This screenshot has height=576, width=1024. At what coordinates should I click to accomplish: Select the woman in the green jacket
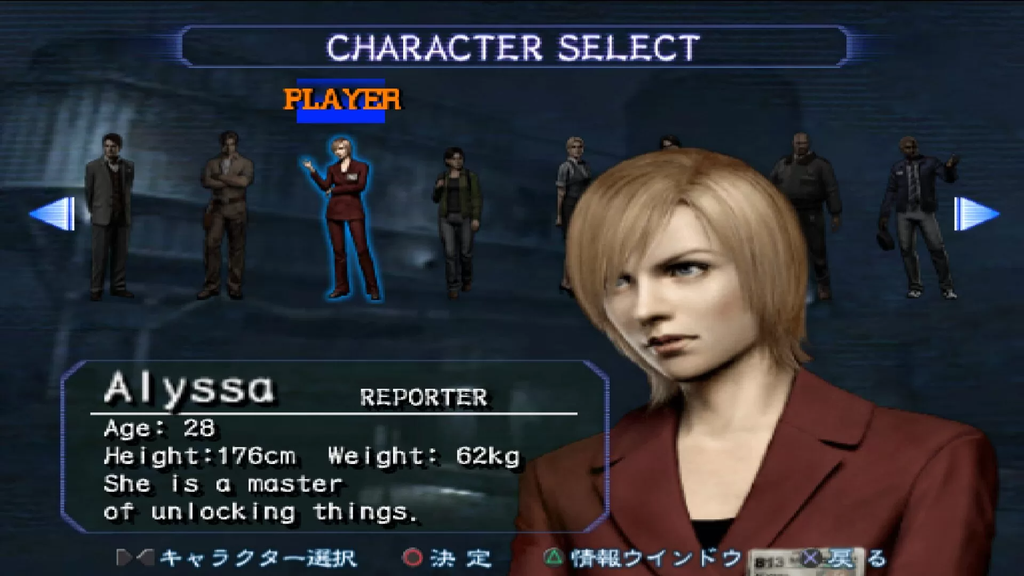[x=456, y=220]
